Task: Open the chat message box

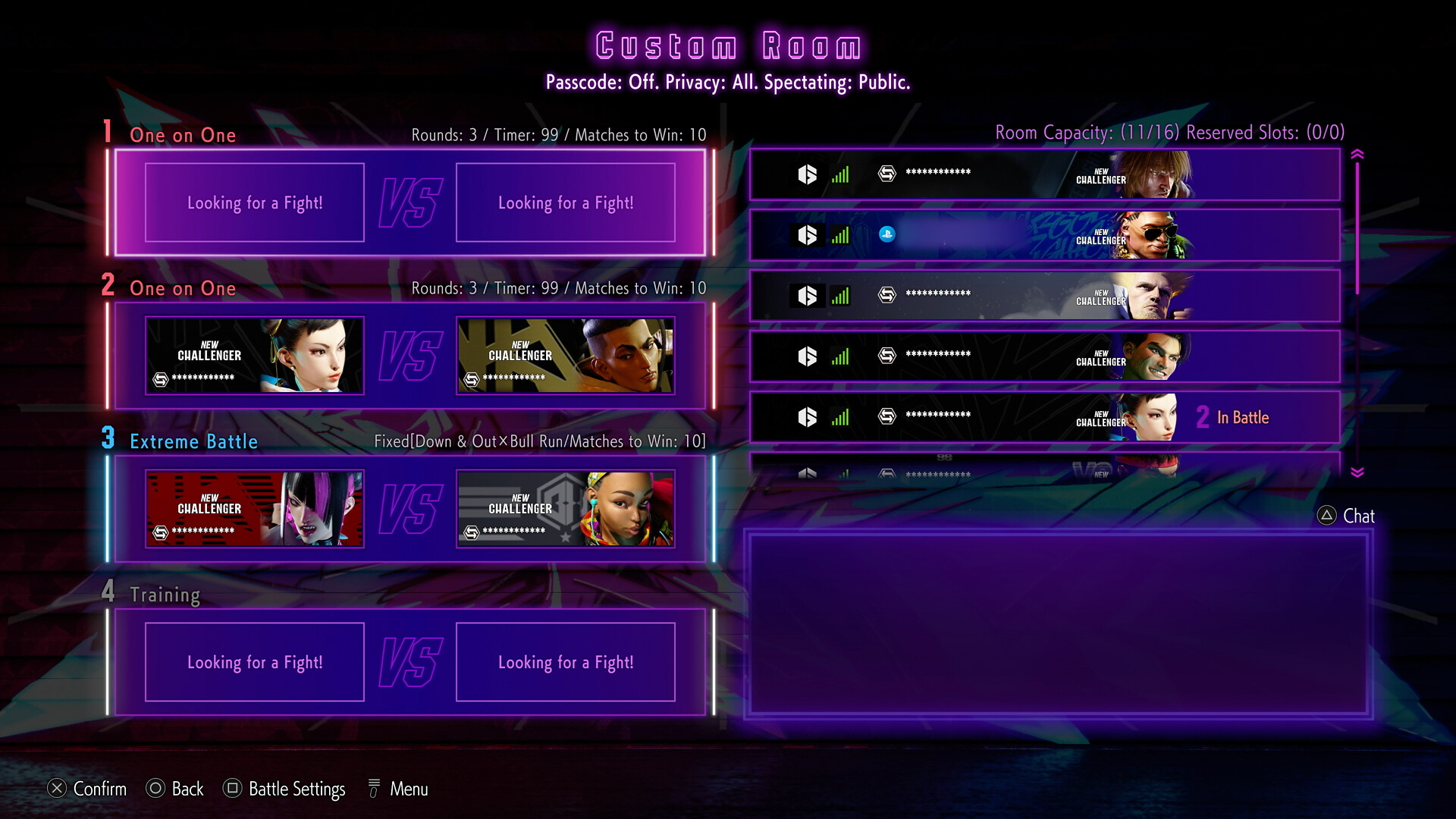Action: tap(1058, 625)
